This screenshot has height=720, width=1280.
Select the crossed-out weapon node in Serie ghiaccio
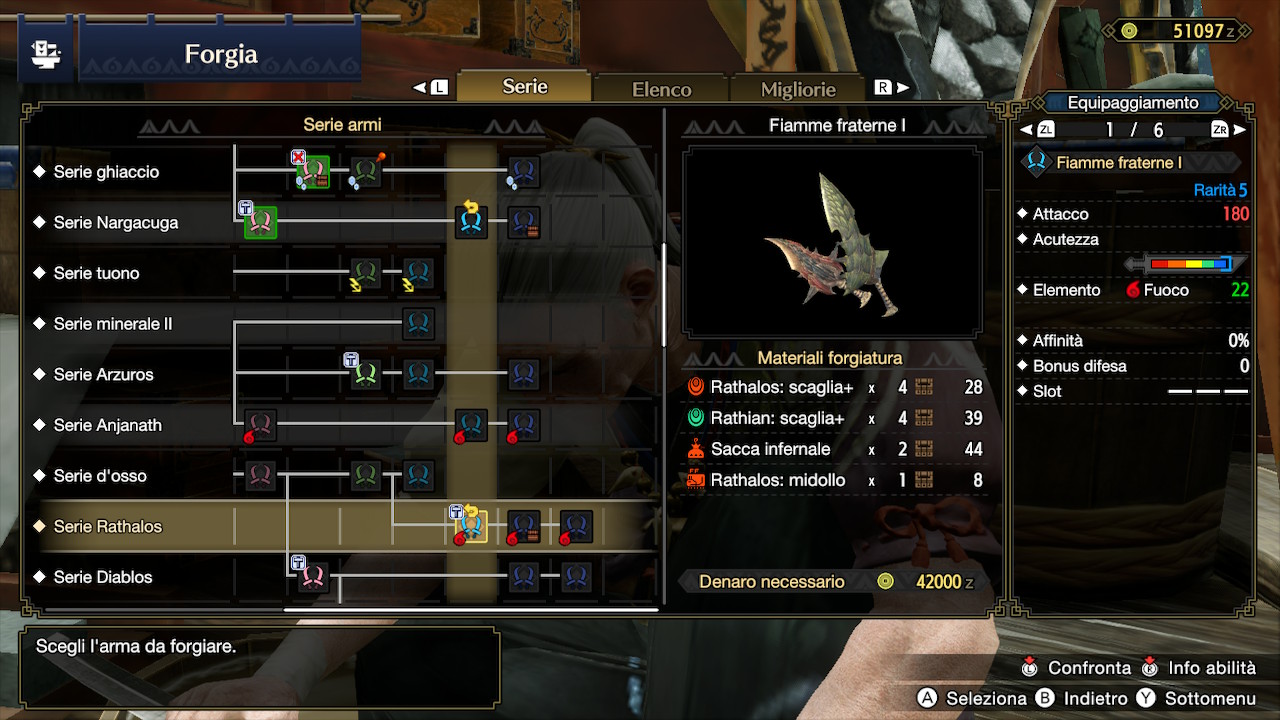[x=314, y=171]
